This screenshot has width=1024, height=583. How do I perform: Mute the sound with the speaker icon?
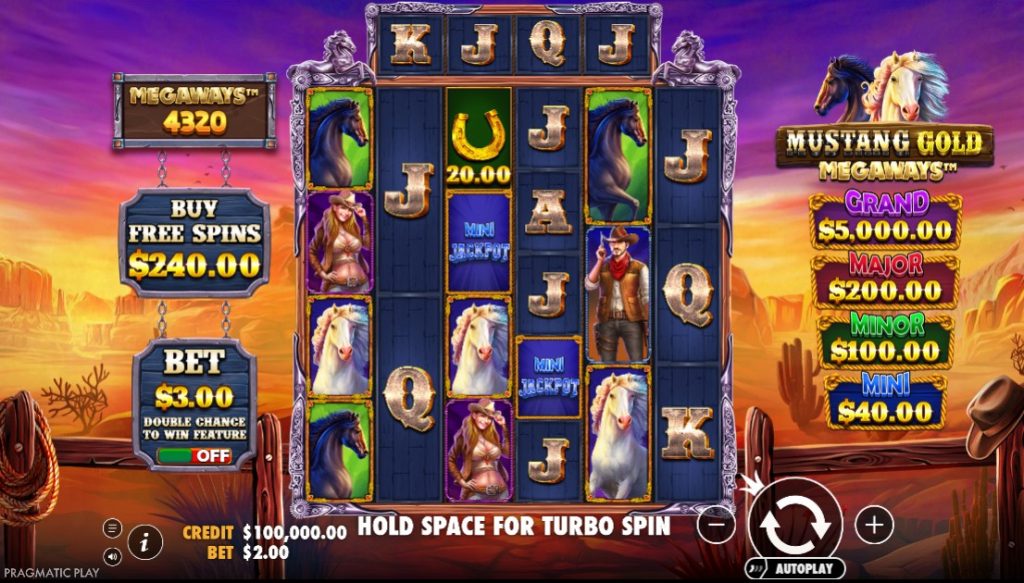coord(112,556)
